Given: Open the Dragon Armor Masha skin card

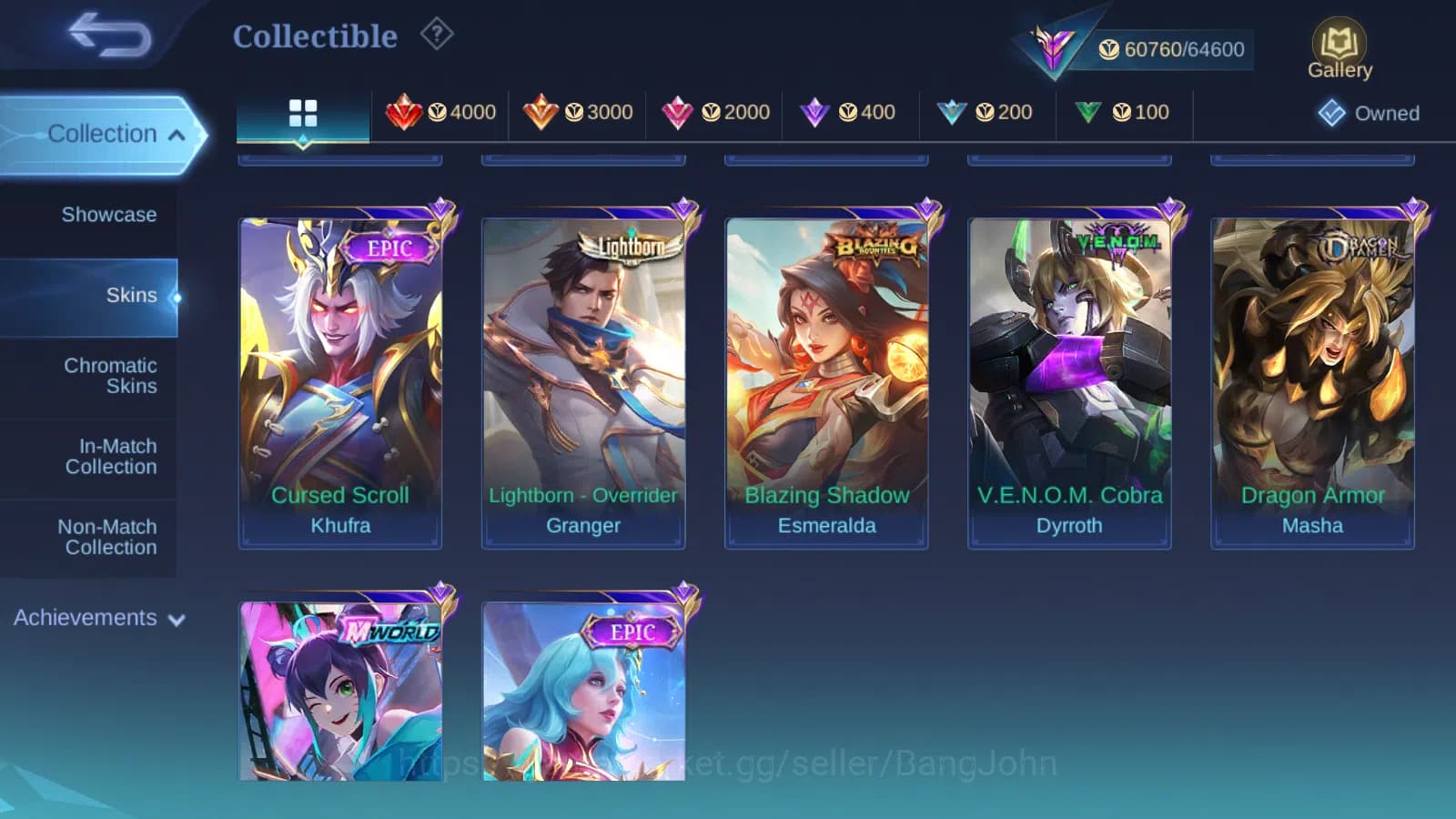Looking at the screenshot, I should point(1312,373).
